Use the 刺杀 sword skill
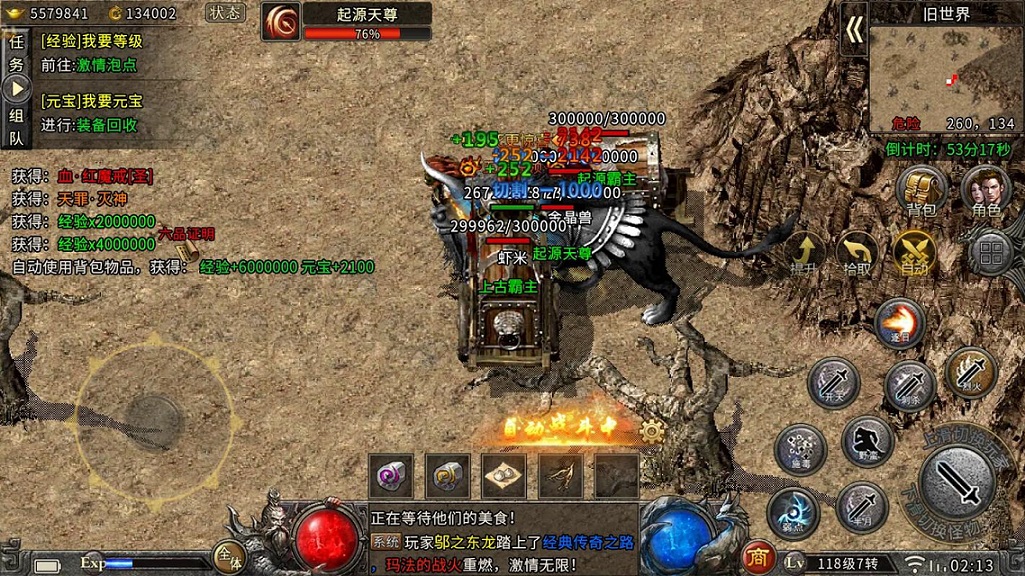1025x576 pixels. 909,385
